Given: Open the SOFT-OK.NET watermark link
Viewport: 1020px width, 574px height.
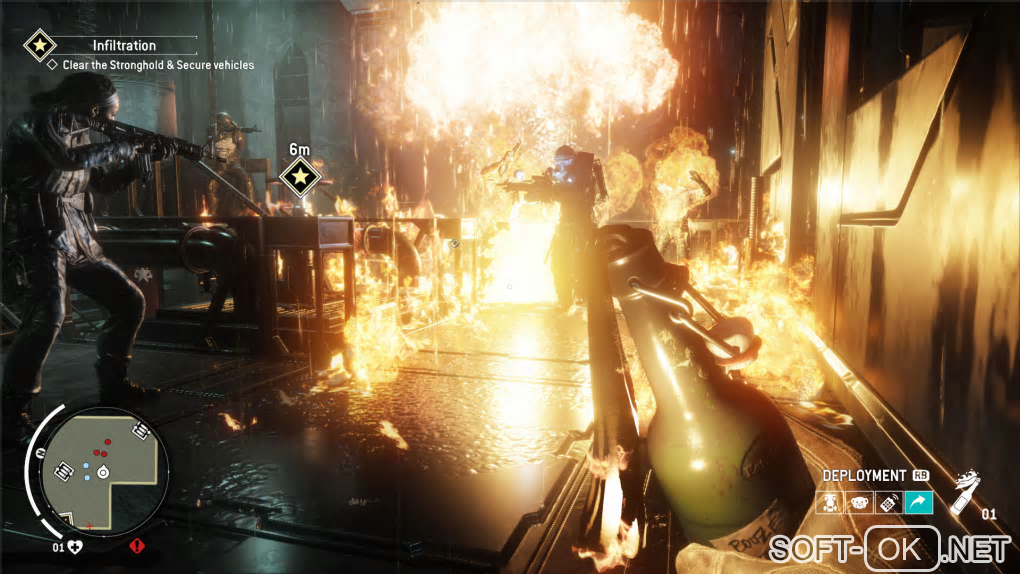Looking at the screenshot, I should tap(890, 548).
